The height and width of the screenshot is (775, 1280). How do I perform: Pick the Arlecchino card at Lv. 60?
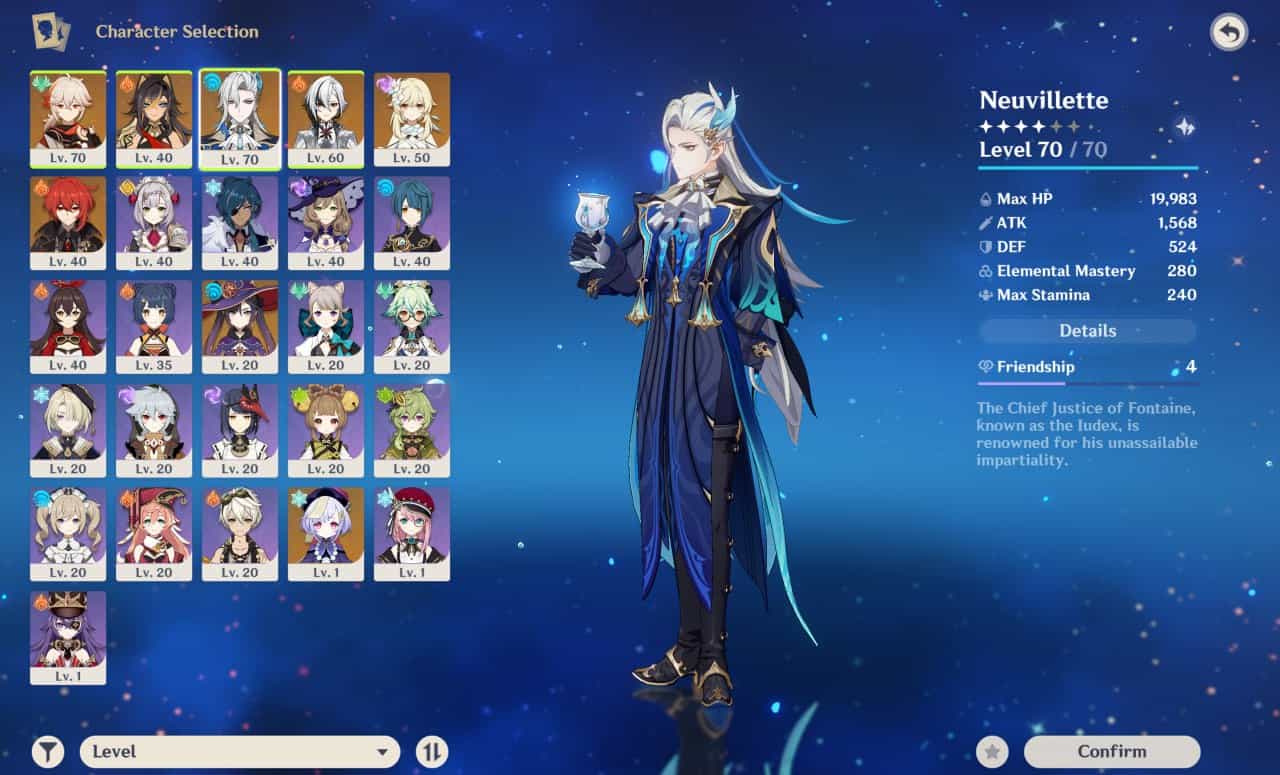point(326,119)
